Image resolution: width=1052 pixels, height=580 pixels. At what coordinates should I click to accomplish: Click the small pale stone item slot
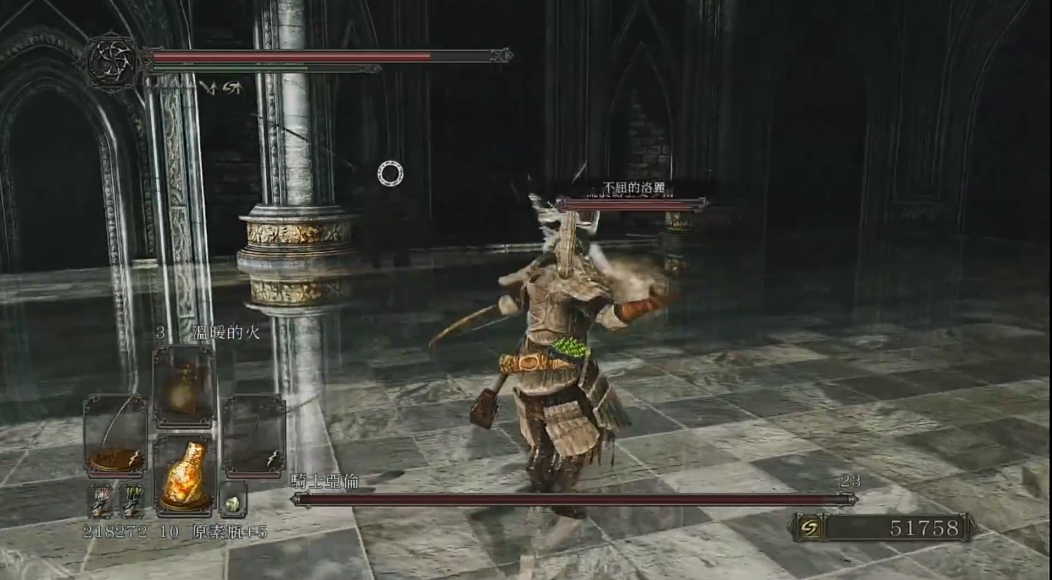(x=232, y=498)
